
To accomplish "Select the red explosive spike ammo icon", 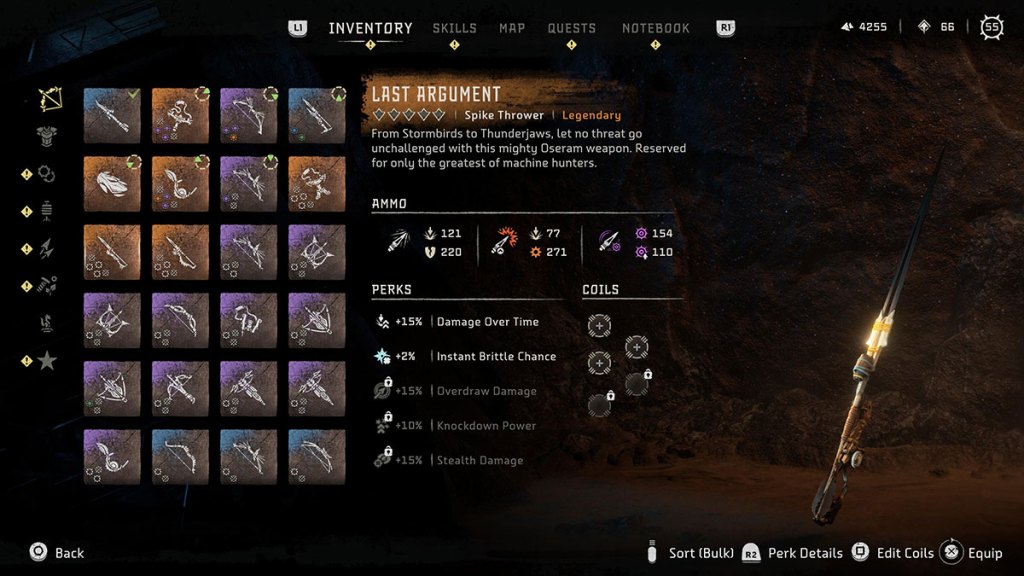I will point(502,242).
